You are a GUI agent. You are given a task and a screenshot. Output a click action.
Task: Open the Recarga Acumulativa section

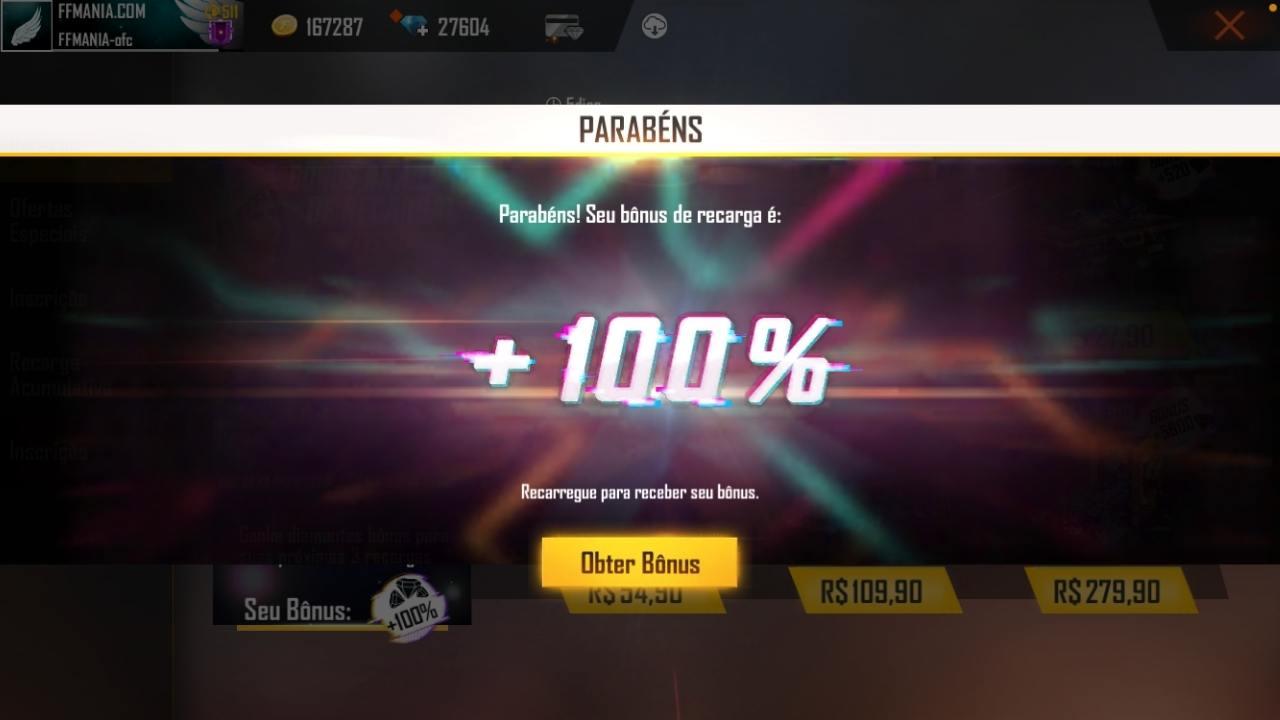tap(50, 373)
